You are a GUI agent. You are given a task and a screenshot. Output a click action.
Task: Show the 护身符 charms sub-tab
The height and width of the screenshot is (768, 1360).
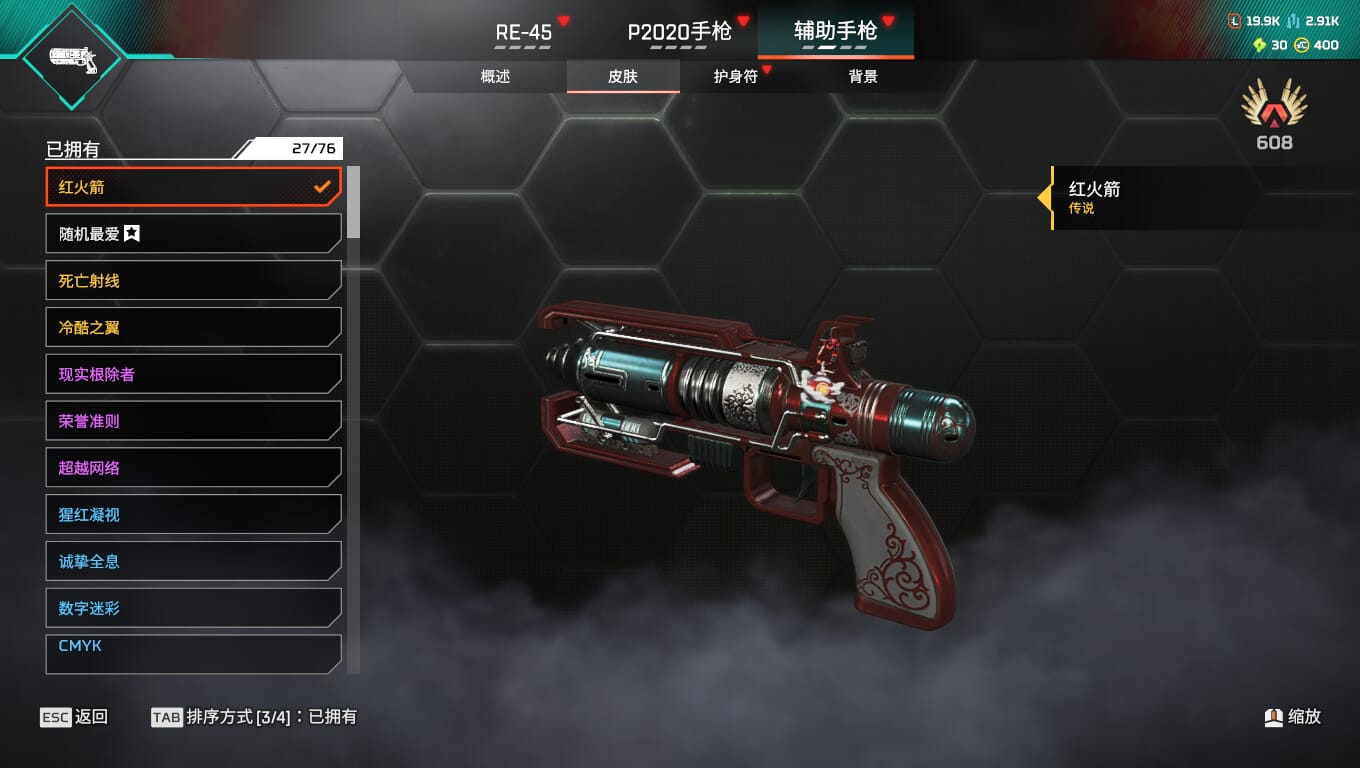click(735, 77)
